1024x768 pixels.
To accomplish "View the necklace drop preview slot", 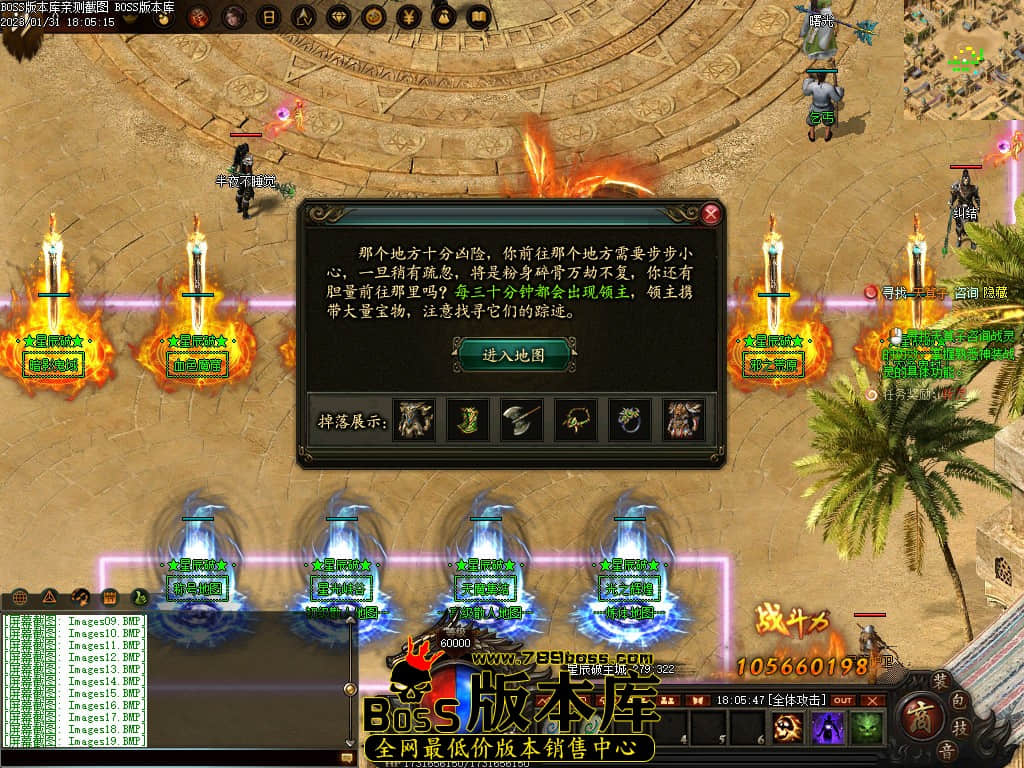I will pos(575,419).
